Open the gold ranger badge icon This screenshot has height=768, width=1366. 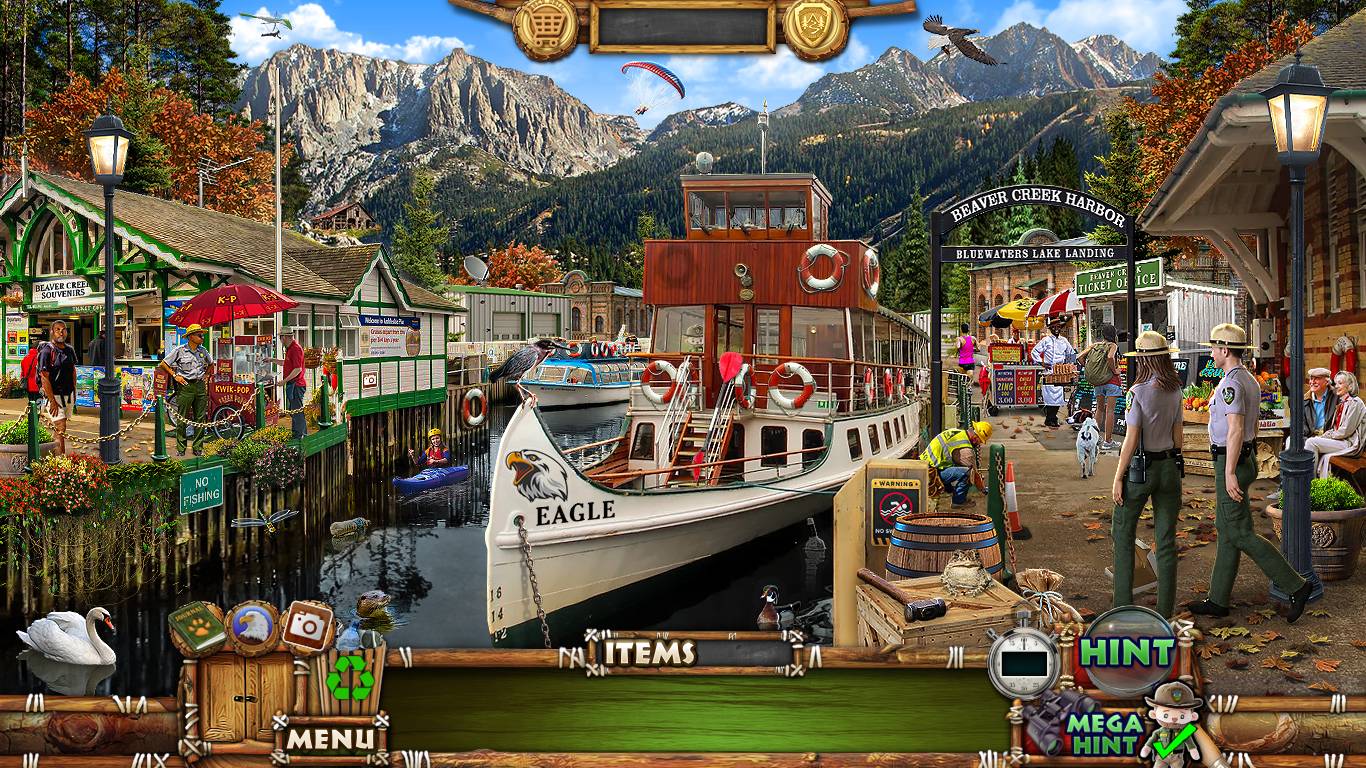click(815, 28)
